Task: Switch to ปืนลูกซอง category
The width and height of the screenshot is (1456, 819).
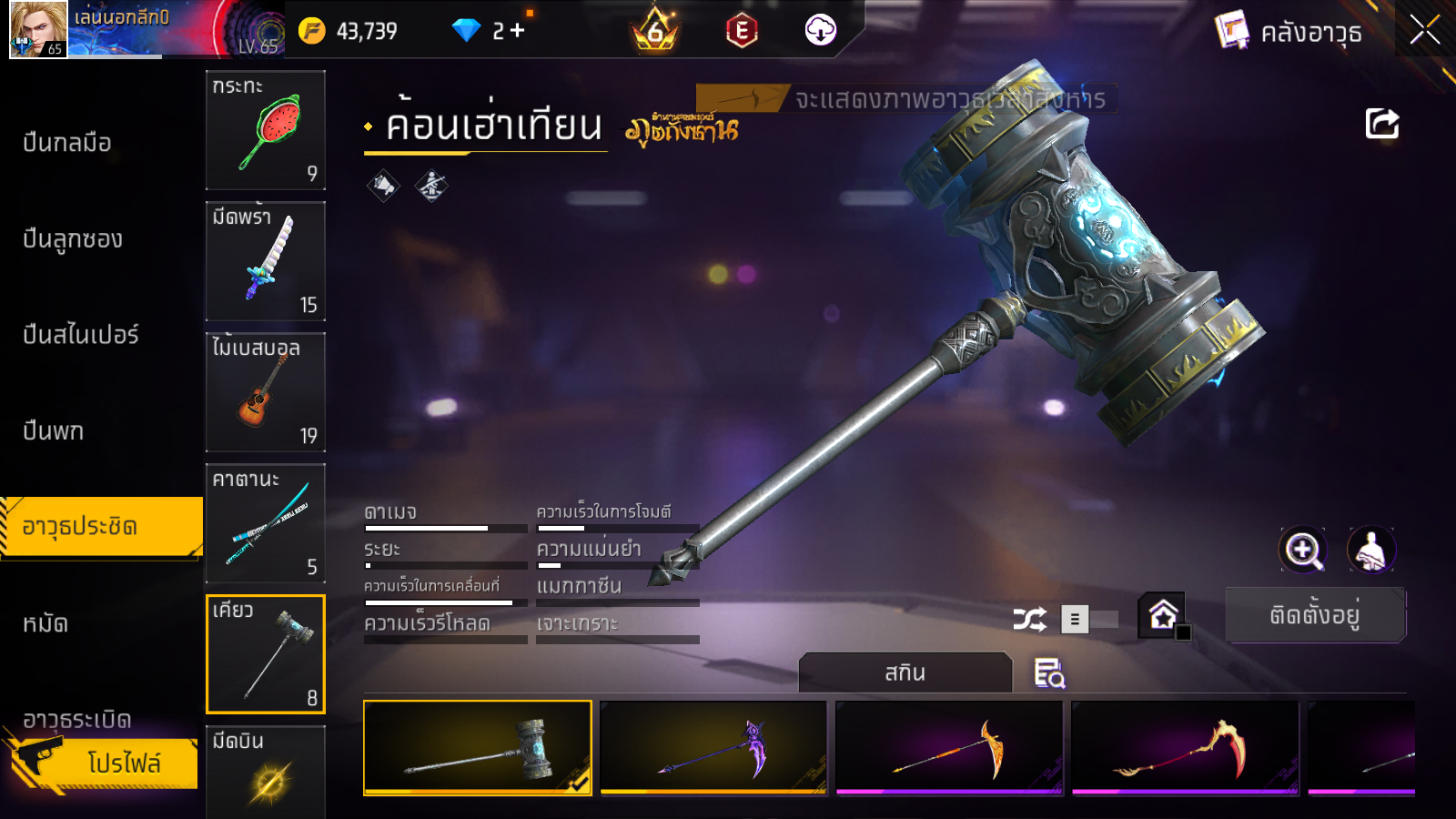Action: (73, 239)
